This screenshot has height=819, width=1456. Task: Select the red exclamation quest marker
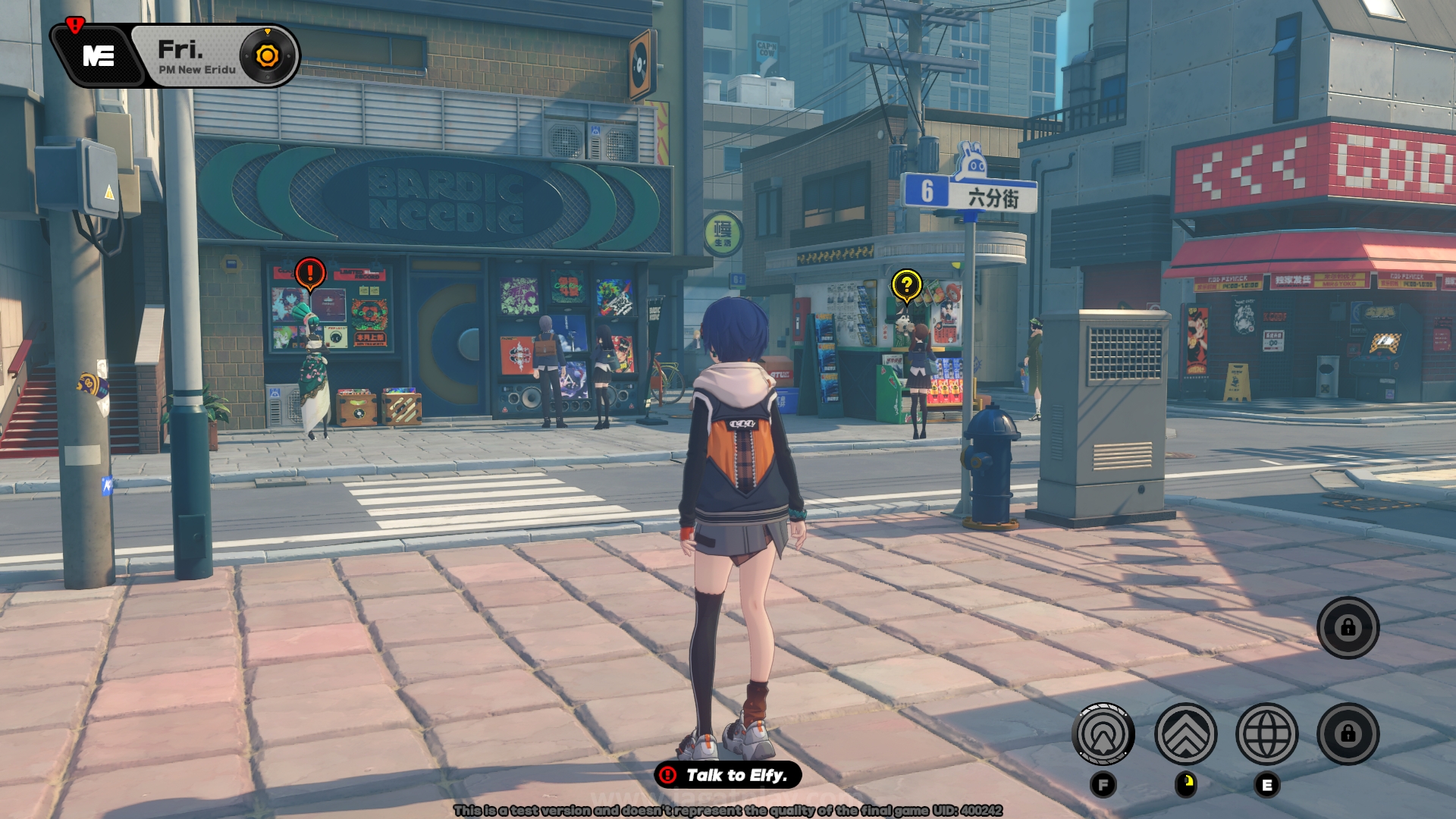[310, 272]
